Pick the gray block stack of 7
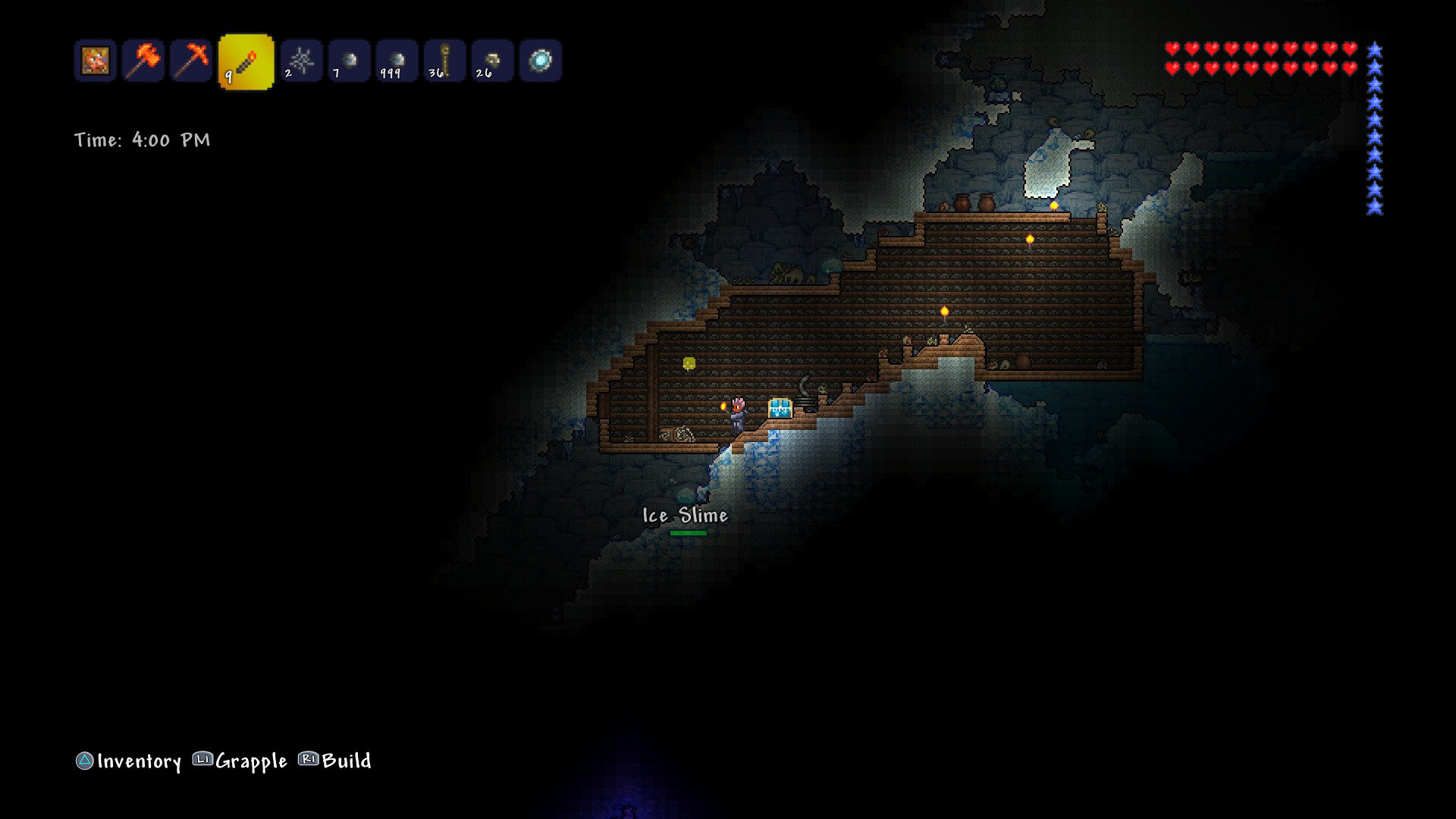Screen dimensions: 1456x819 [x=349, y=61]
